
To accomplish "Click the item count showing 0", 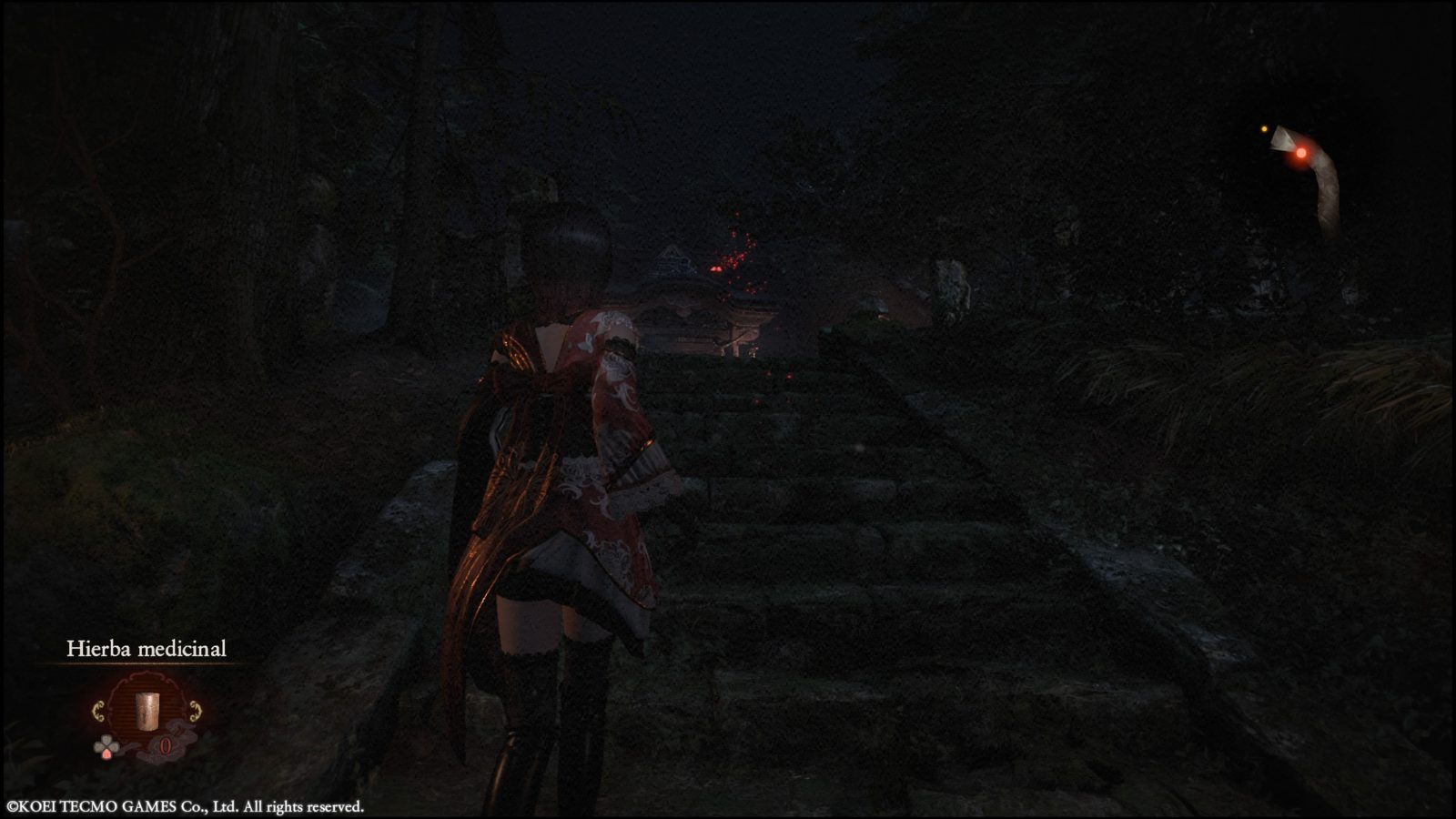I will tap(166, 745).
